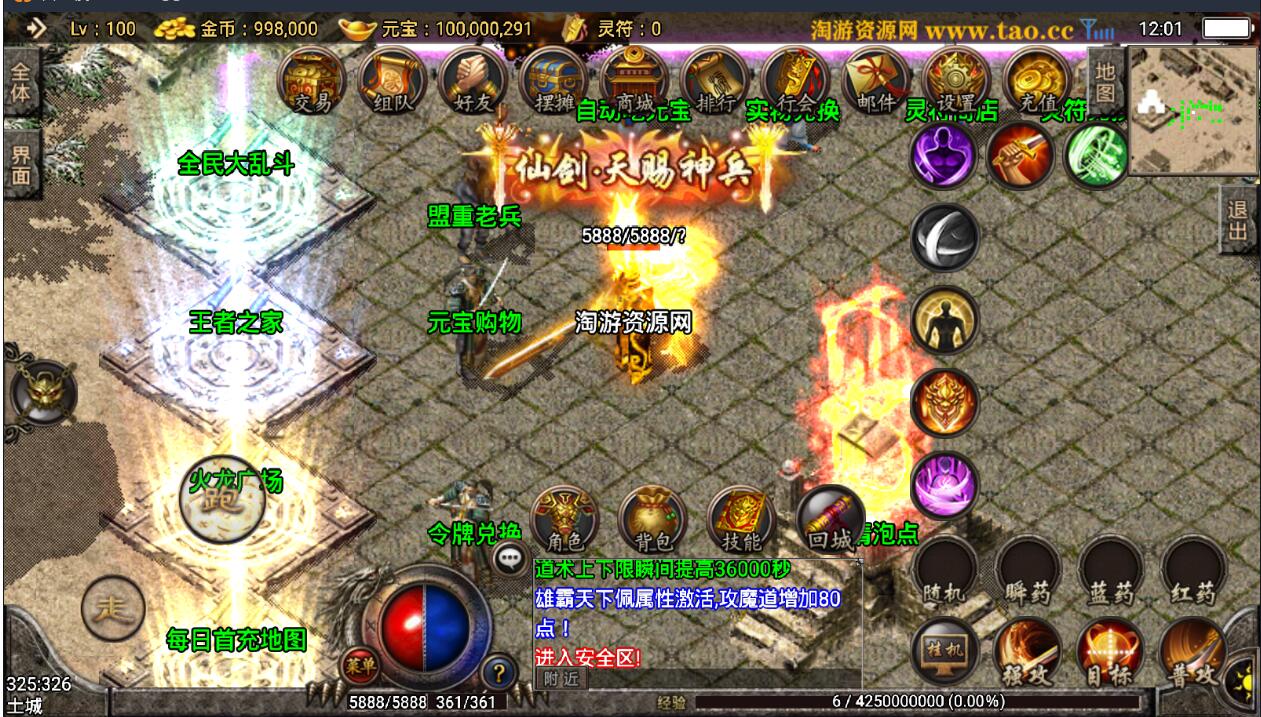1261x717 pixels.
Task: Open the 背包 bag inventory
Action: tap(652, 520)
